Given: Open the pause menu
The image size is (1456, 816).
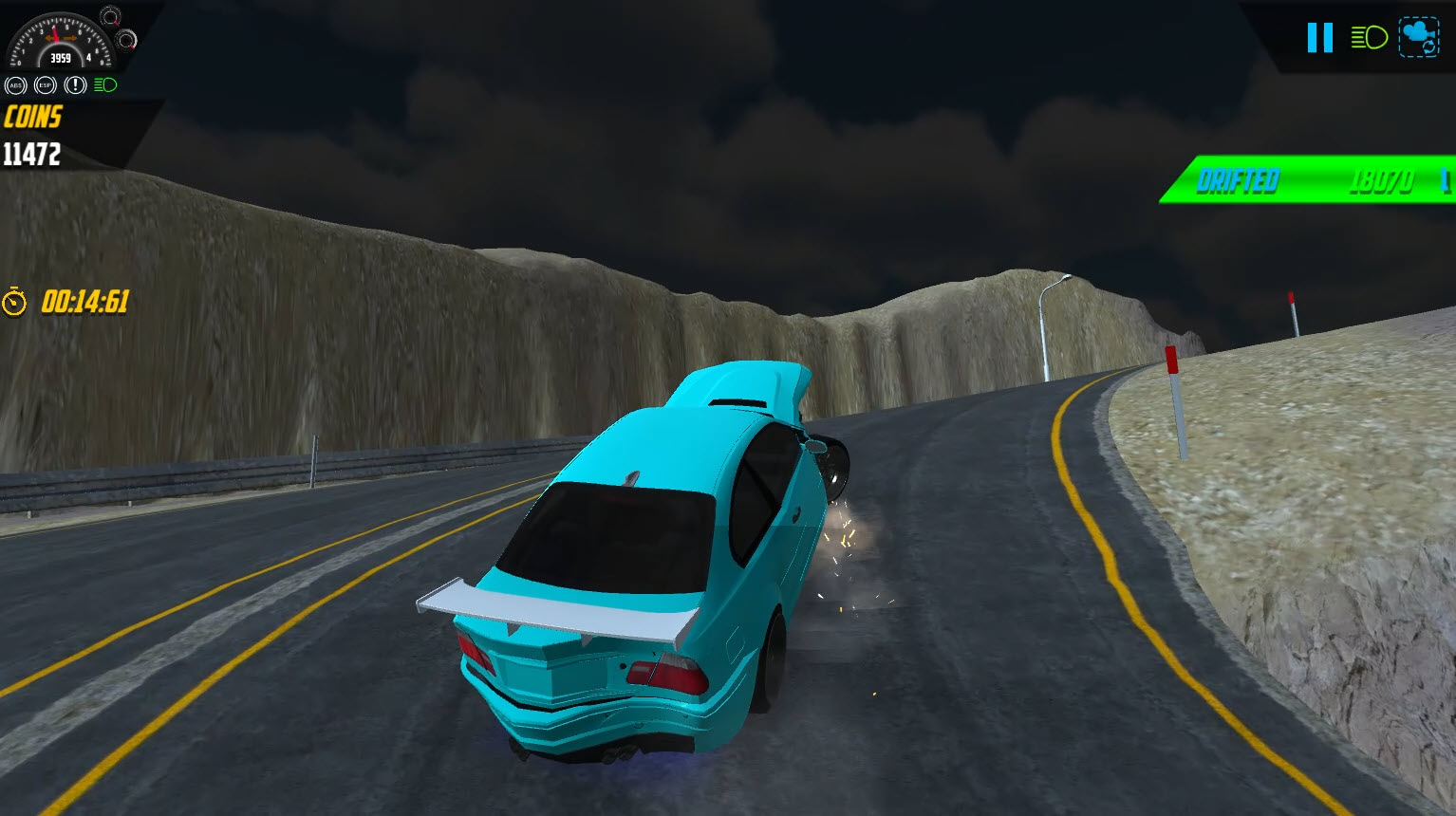Looking at the screenshot, I should click(1320, 38).
